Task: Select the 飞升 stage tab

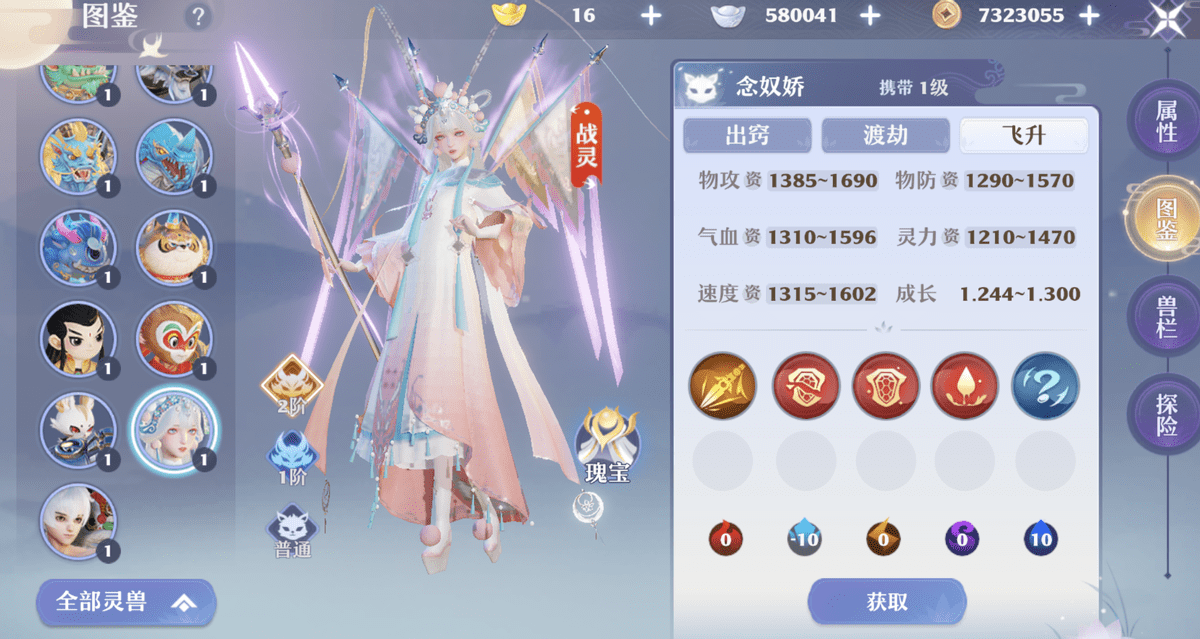Action: [1023, 135]
